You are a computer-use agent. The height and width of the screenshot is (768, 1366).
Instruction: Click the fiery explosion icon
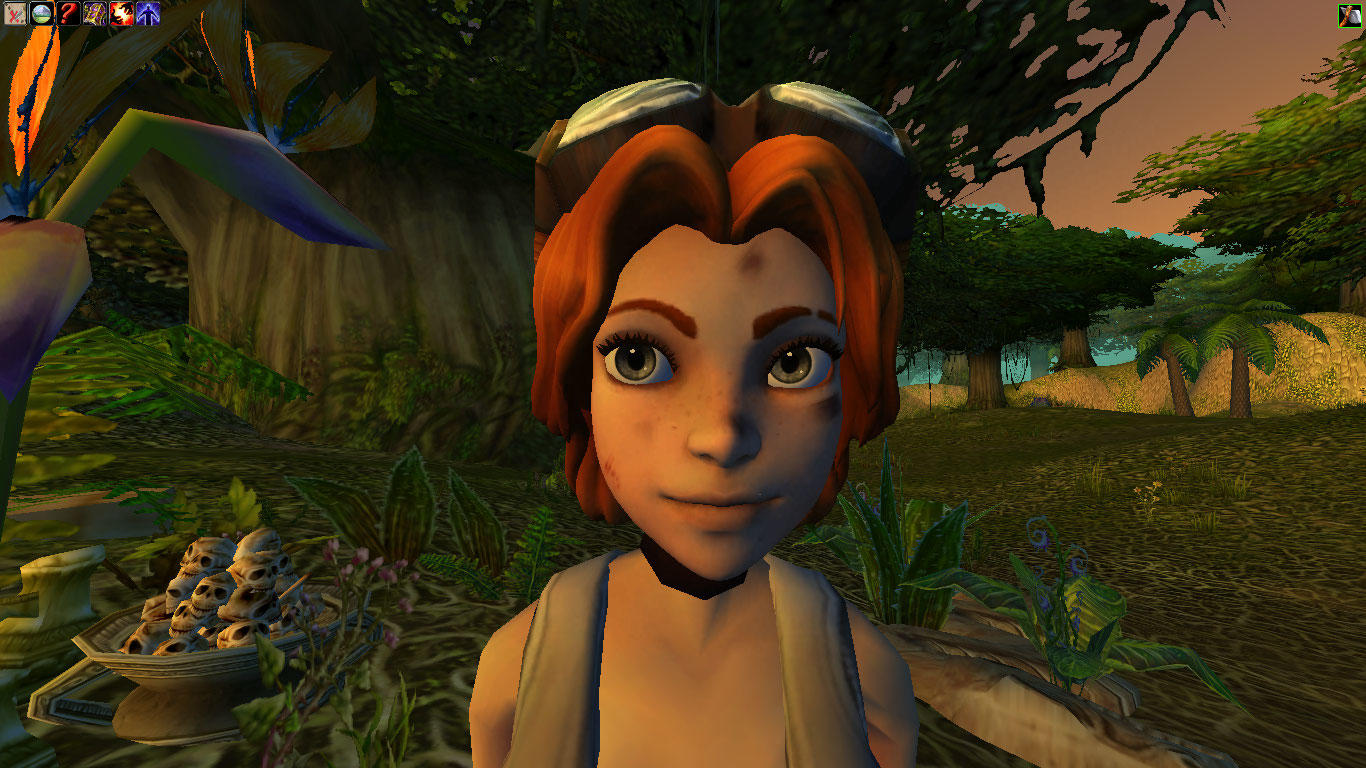(122, 14)
